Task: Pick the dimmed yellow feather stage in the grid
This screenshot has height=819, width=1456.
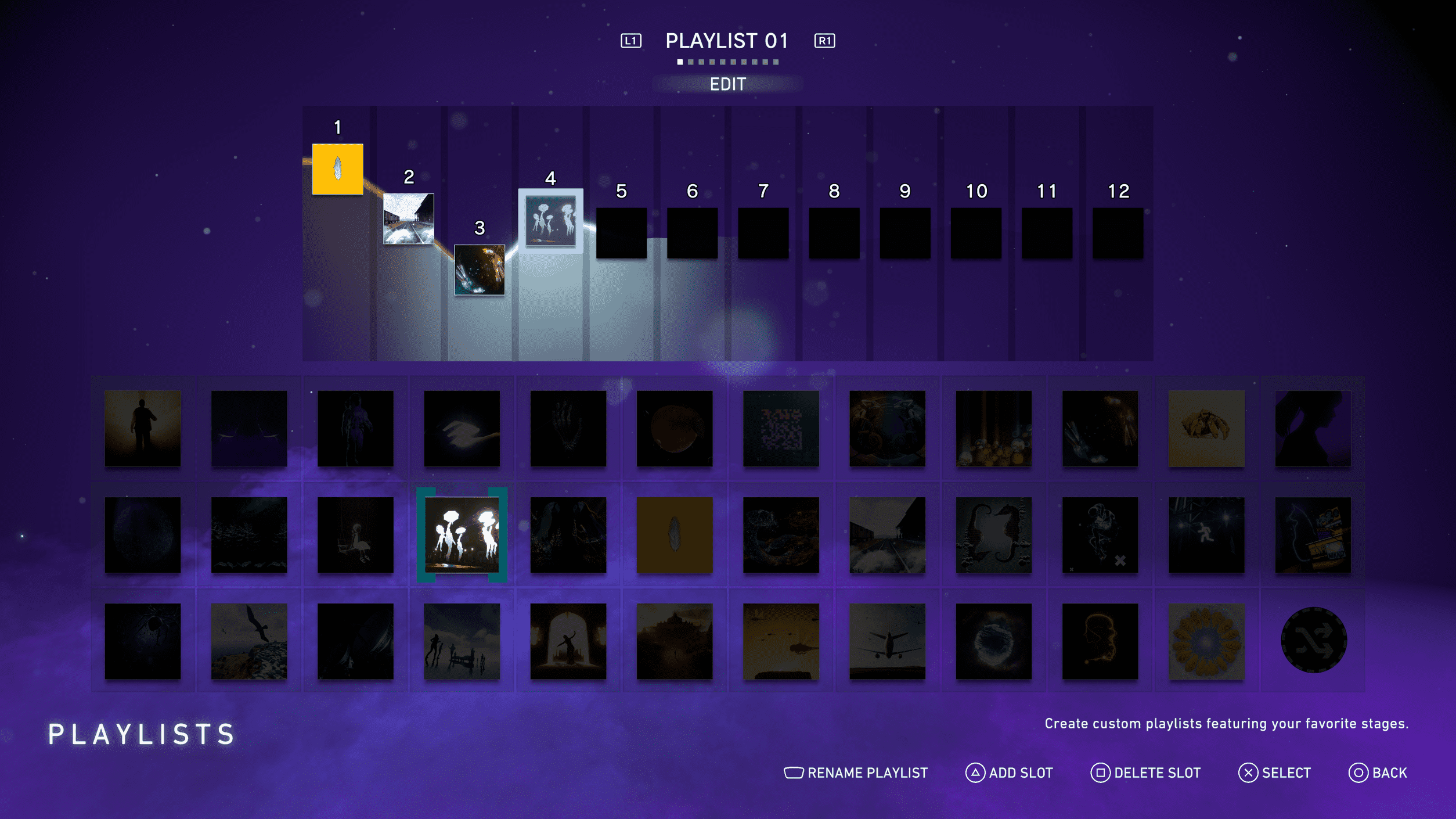Action: point(675,535)
